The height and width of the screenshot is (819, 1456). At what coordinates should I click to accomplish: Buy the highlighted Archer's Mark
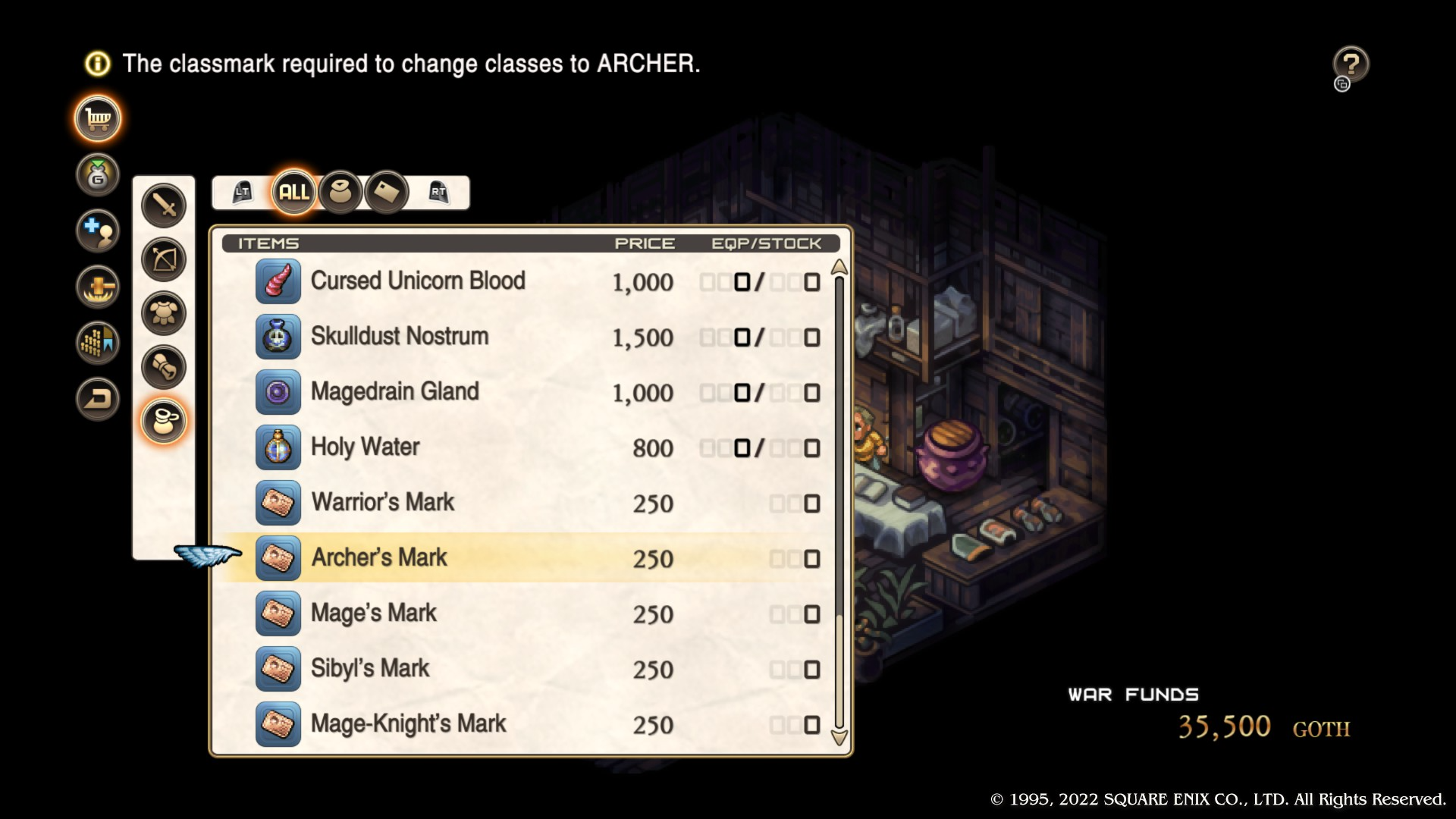(379, 558)
